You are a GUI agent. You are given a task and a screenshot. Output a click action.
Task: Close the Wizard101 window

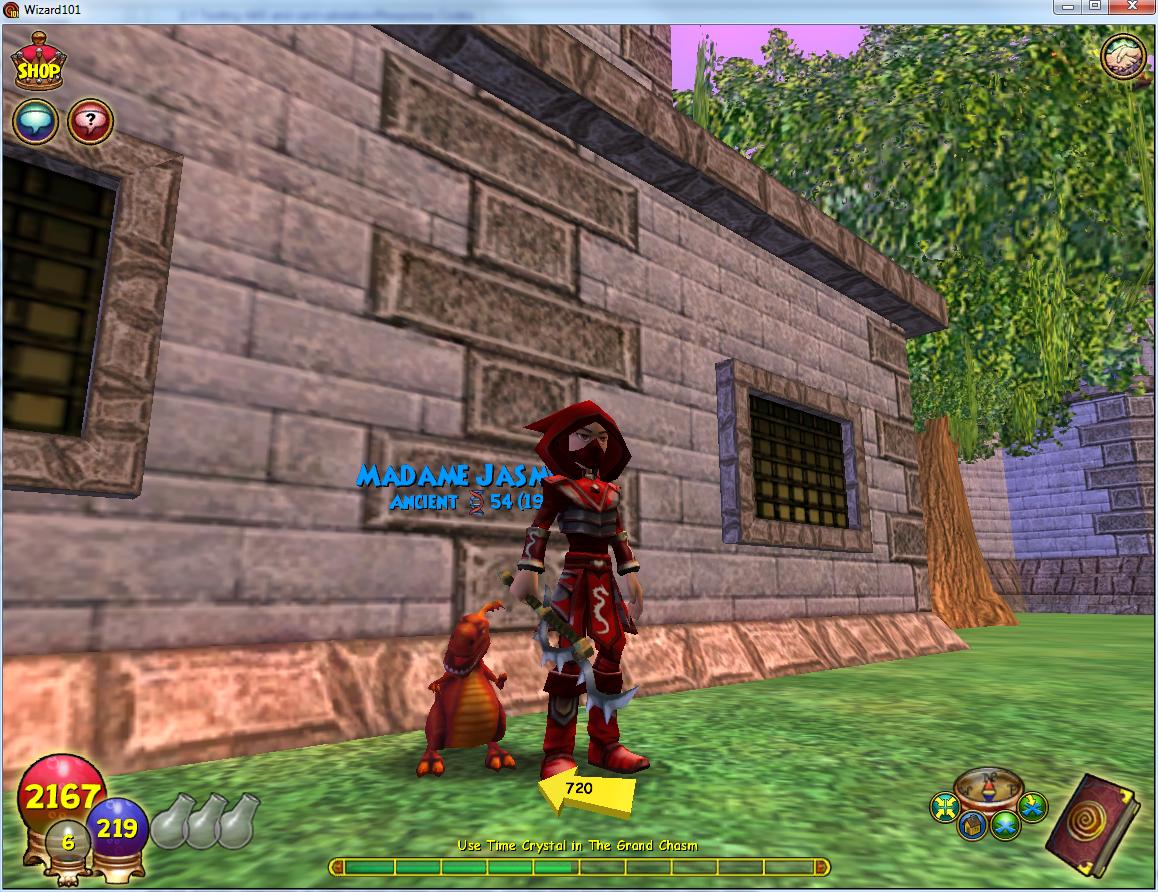click(x=1133, y=7)
